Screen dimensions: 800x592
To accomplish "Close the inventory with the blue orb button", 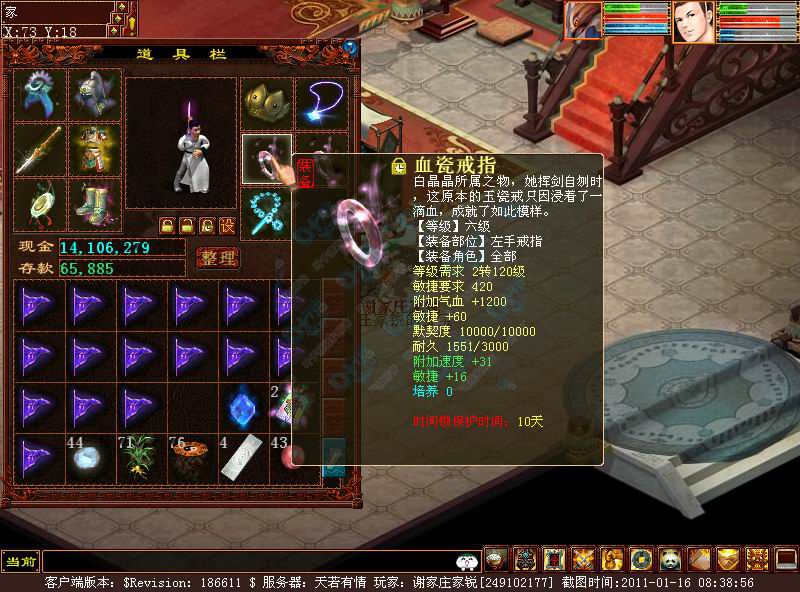I will (350, 47).
